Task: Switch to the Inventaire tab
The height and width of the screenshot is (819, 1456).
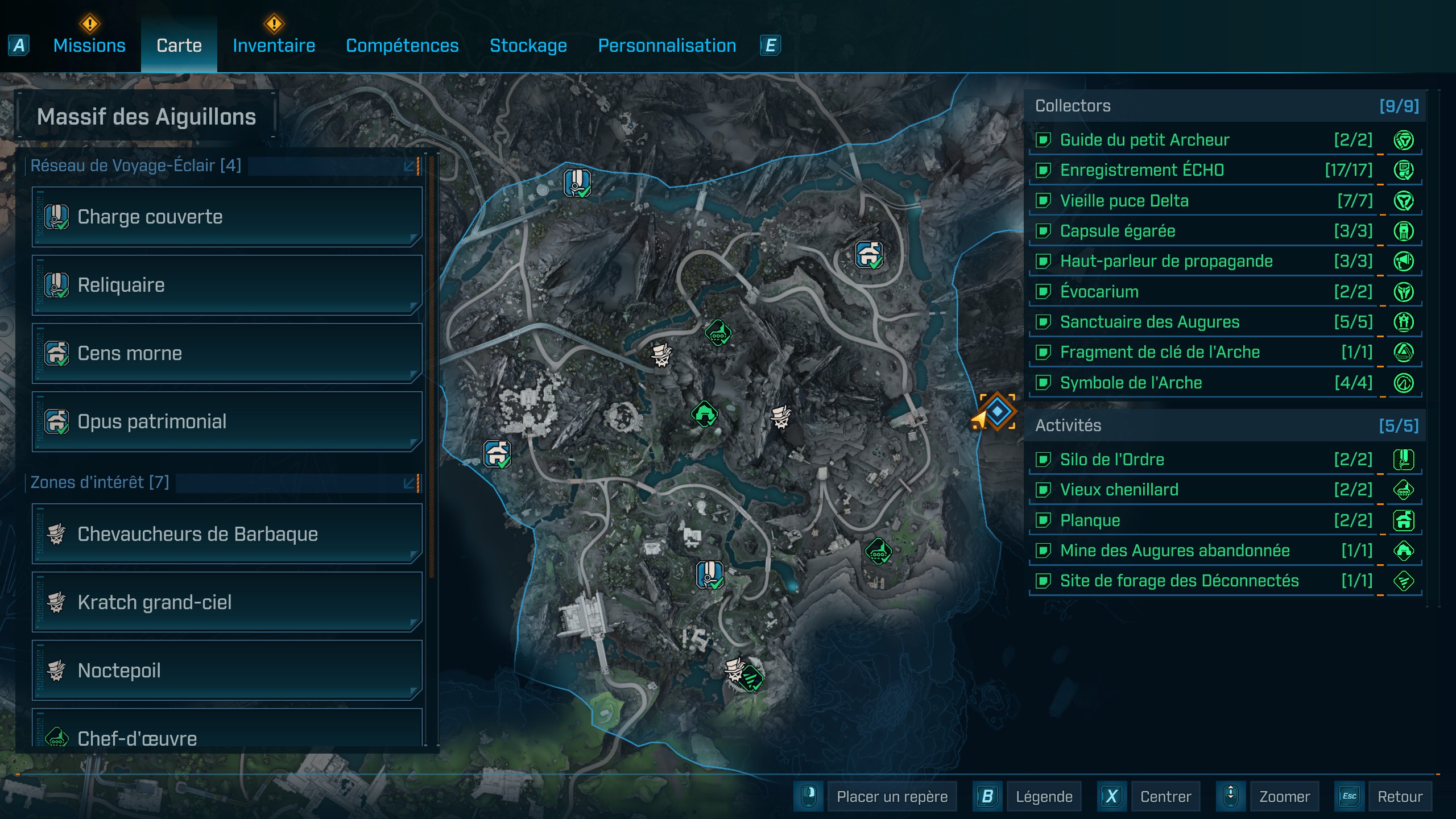Action: [x=274, y=45]
